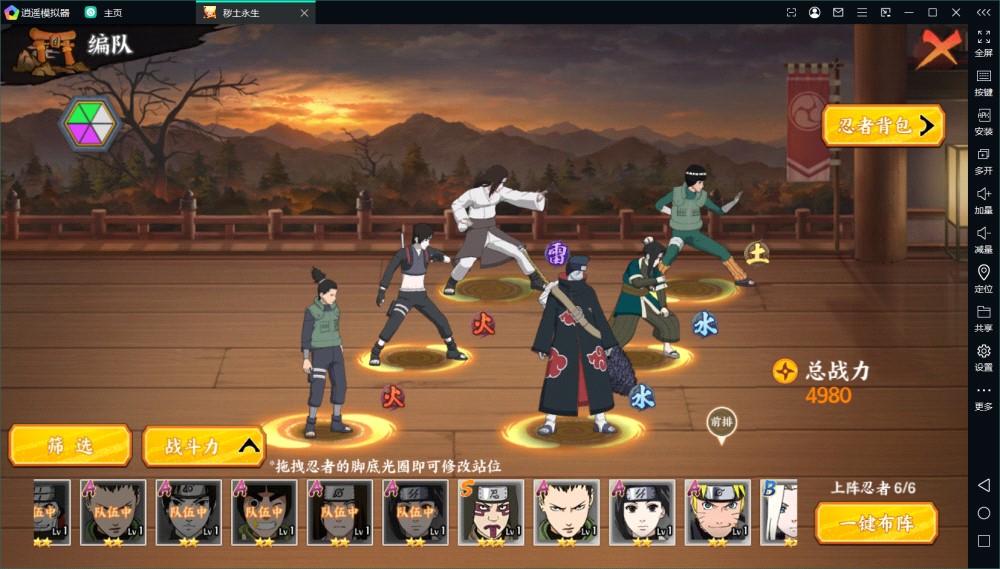The height and width of the screenshot is (569, 1000).
Task: Open the emulator 设置 settings
Action: 983,358
